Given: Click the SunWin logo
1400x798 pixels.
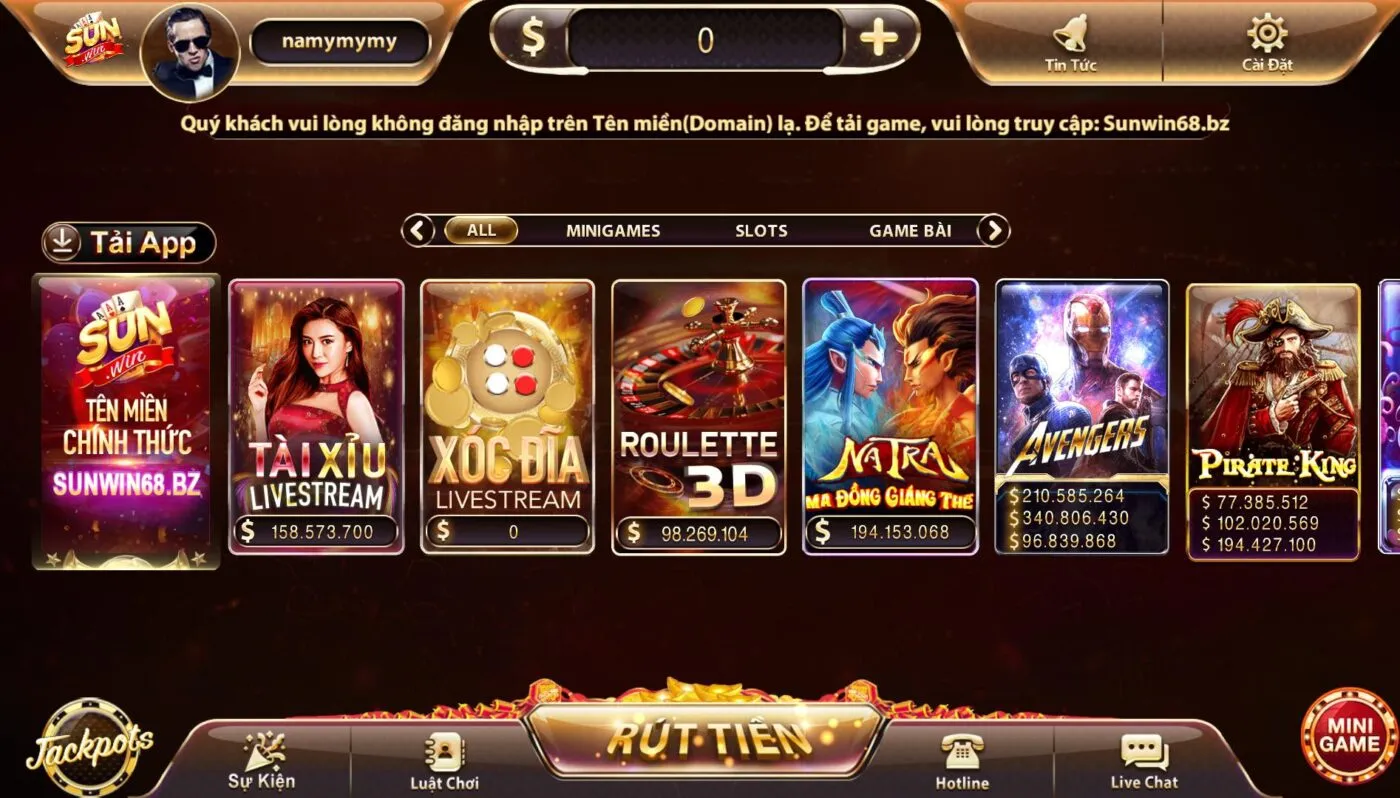Looking at the screenshot, I should click(x=95, y=40).
